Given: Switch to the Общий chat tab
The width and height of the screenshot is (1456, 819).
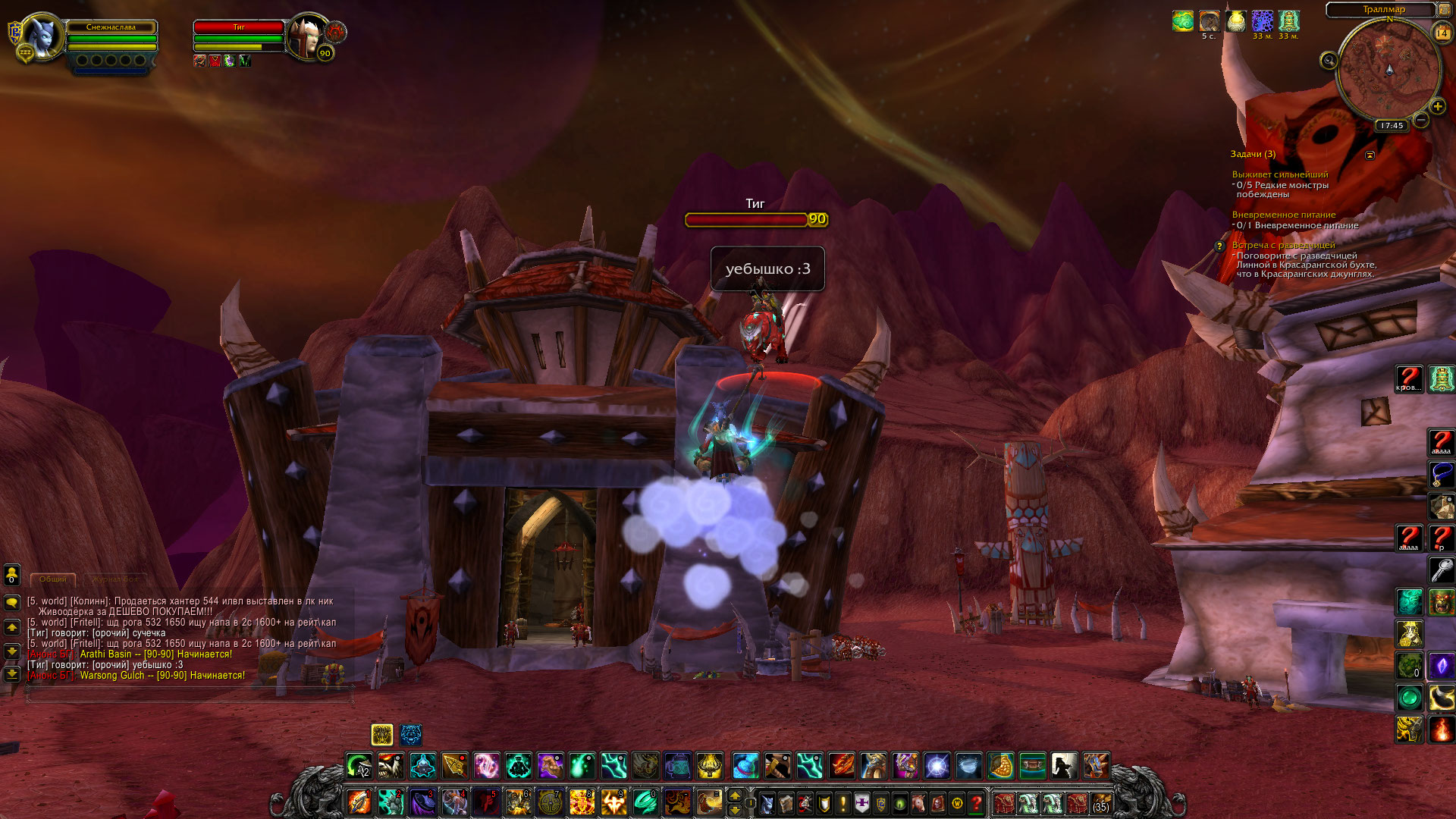Looking at the screenshot, I should (x=53, y=579).
